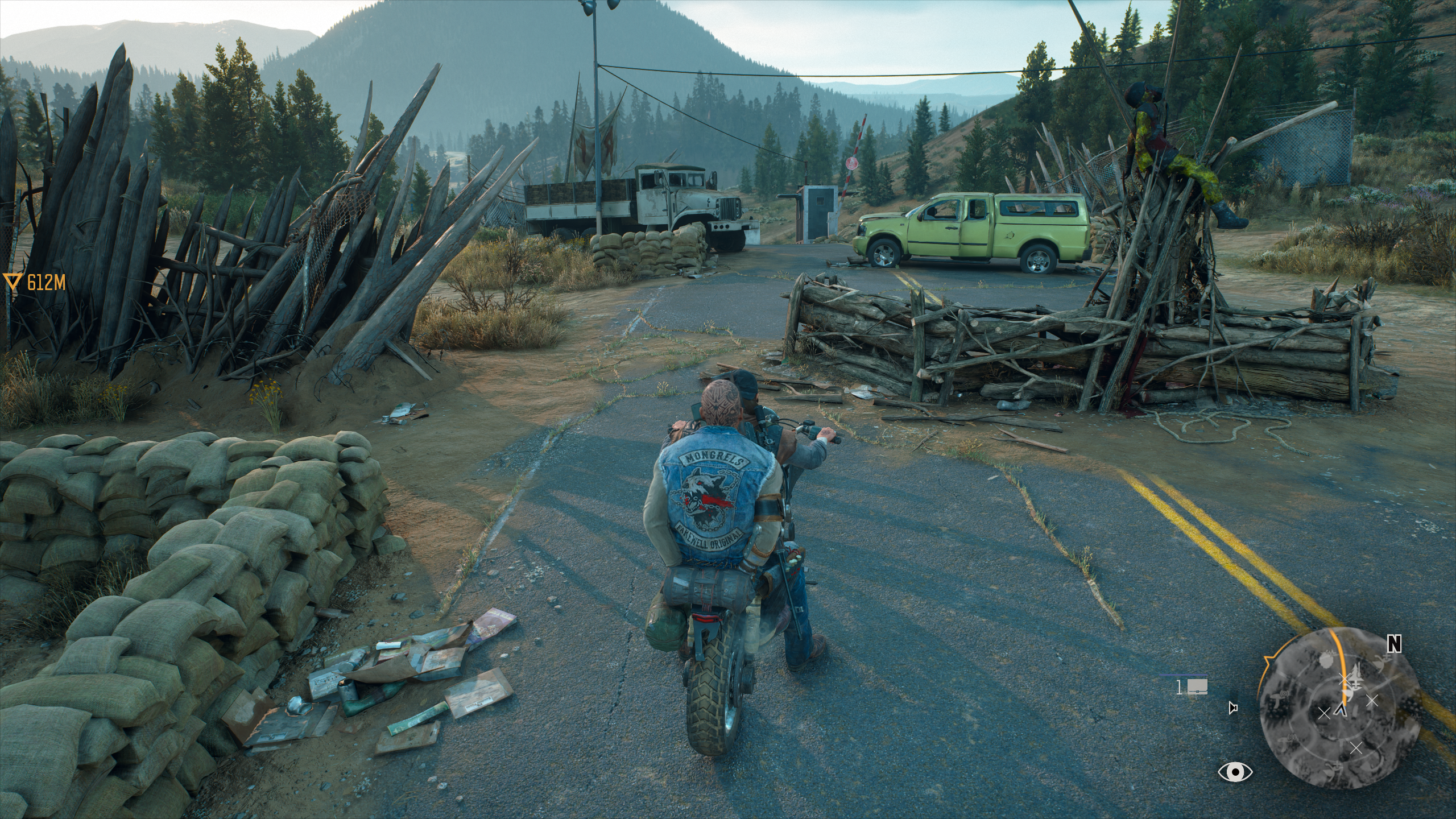Viewport: 1456px width, 819px height.
Task: Click the small speaker noise indicator icon
Action: 1232,709
